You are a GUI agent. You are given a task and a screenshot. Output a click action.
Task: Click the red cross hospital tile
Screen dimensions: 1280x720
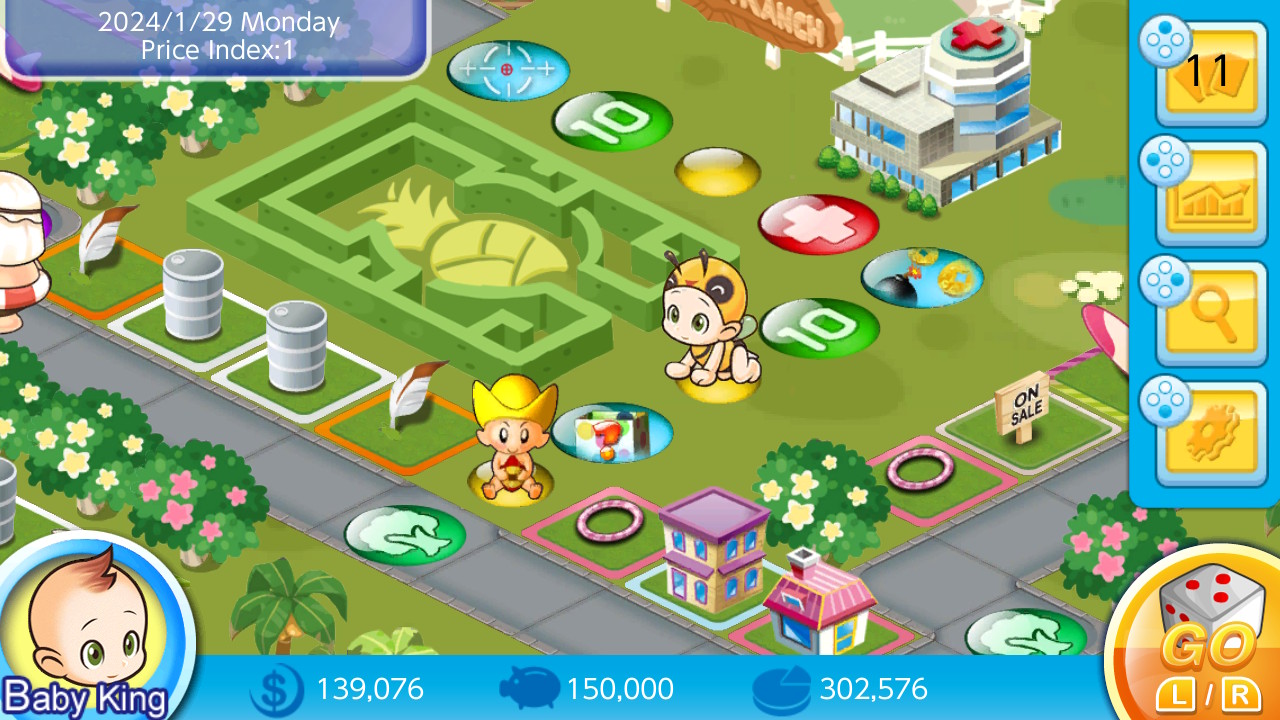[x=820, y=222]
